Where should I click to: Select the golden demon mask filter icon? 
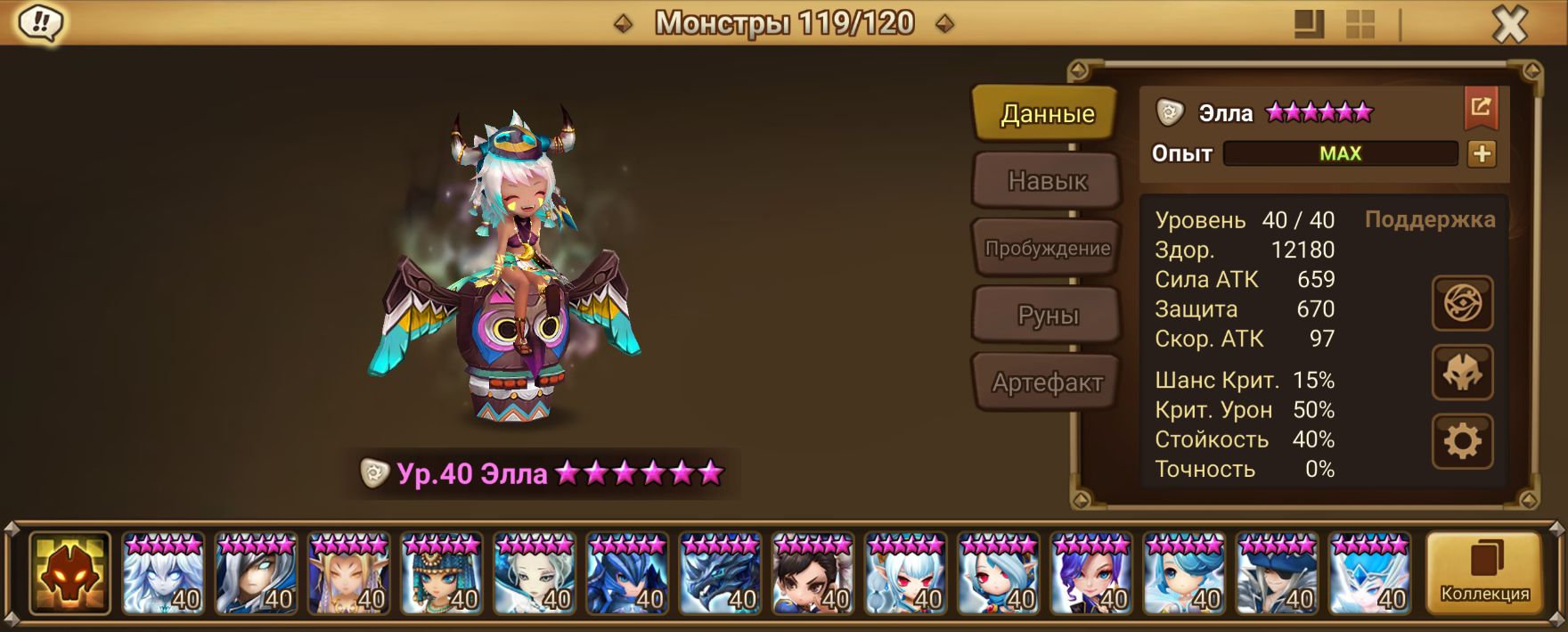[x=69, y=573]
